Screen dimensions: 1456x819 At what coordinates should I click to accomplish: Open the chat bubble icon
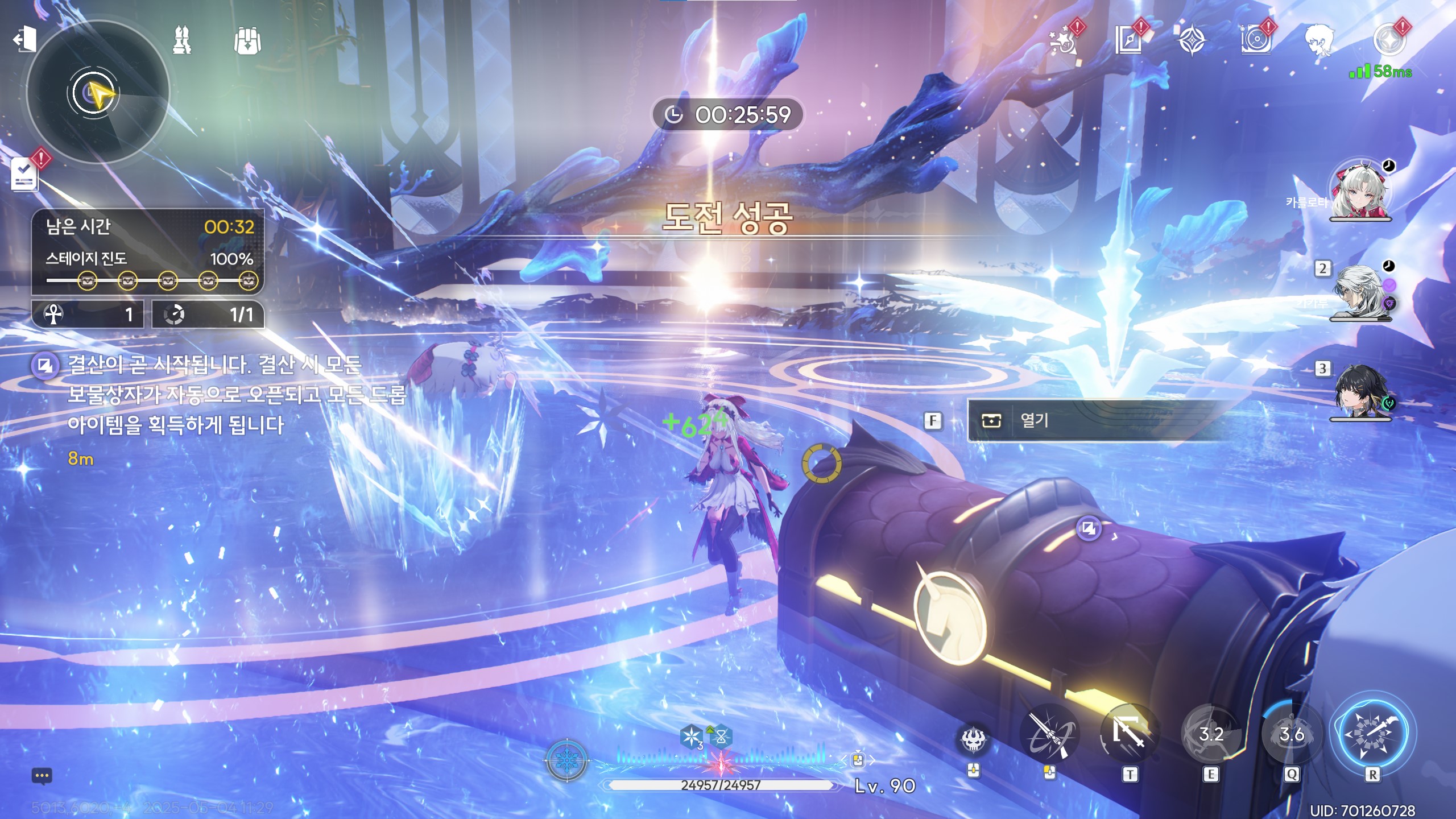[42, 776]
